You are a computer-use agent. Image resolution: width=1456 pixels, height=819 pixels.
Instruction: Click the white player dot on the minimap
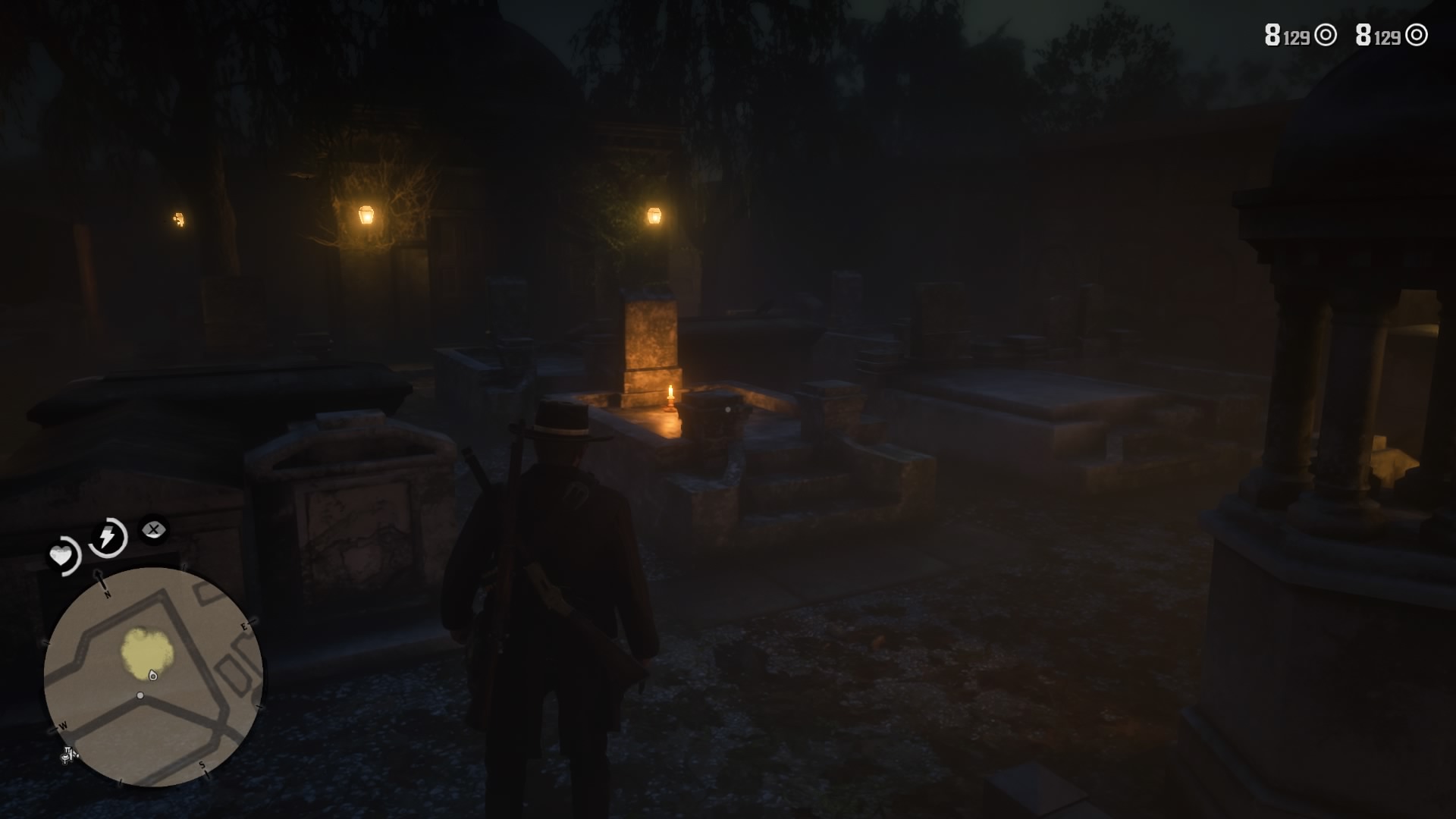(x=140, y=695)
